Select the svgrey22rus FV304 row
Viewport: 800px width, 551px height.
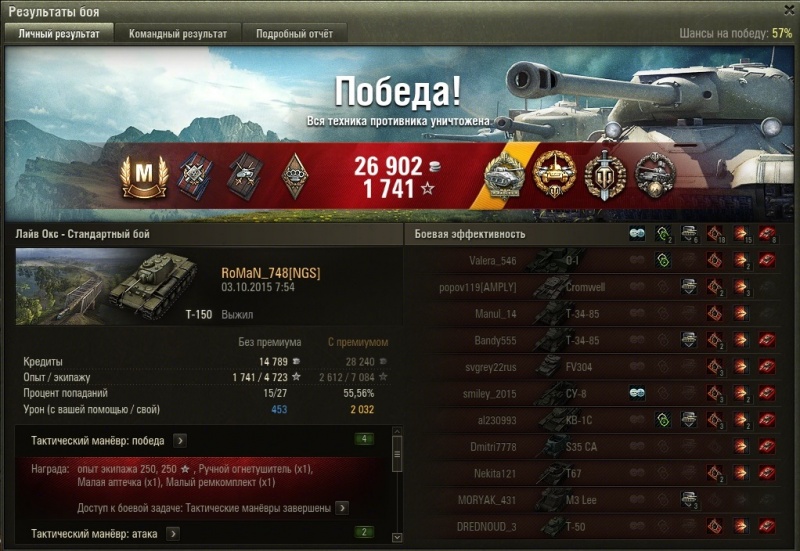coord(600,366)
